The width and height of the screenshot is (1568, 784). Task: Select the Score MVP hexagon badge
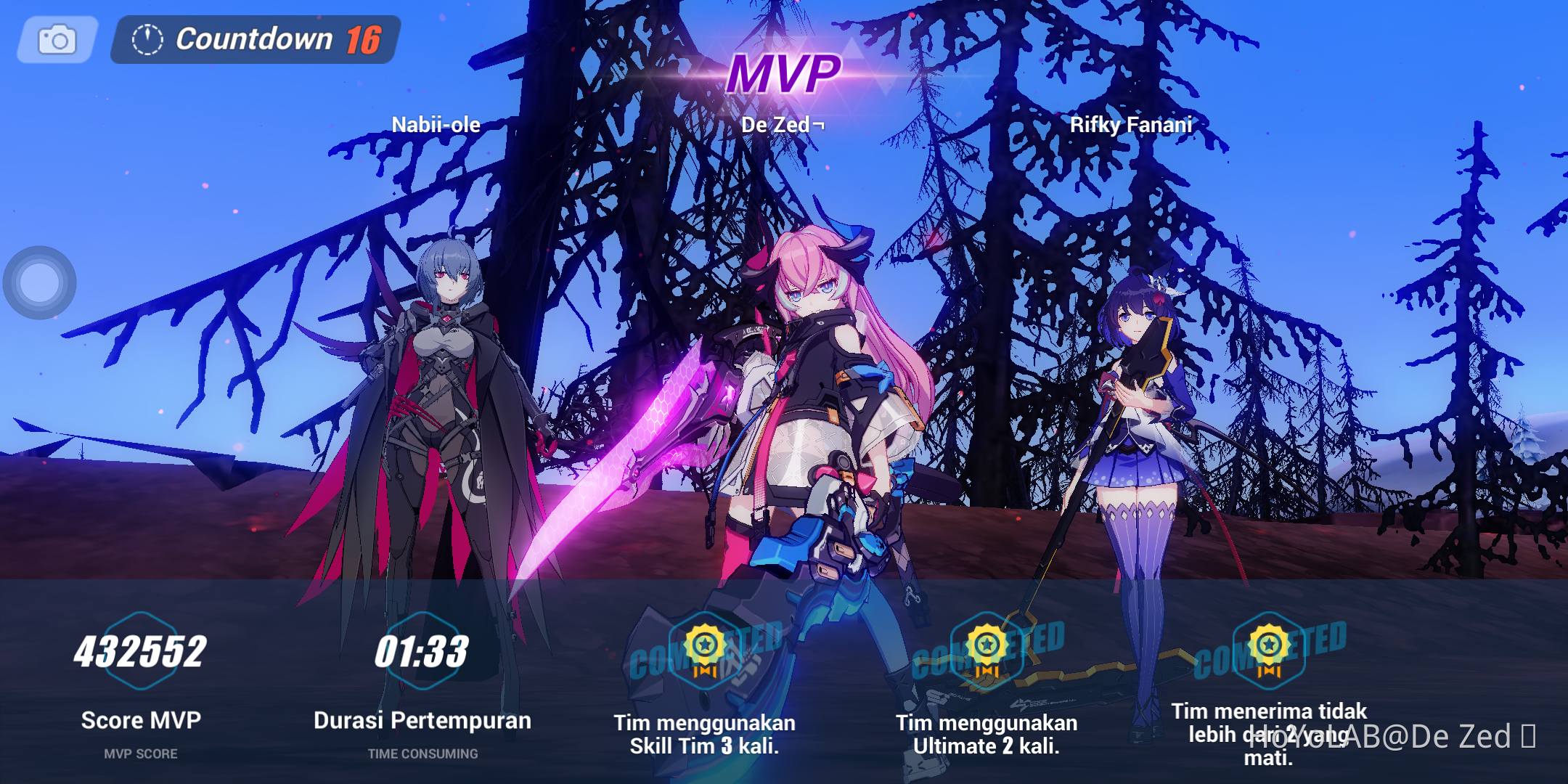[140, 650]
